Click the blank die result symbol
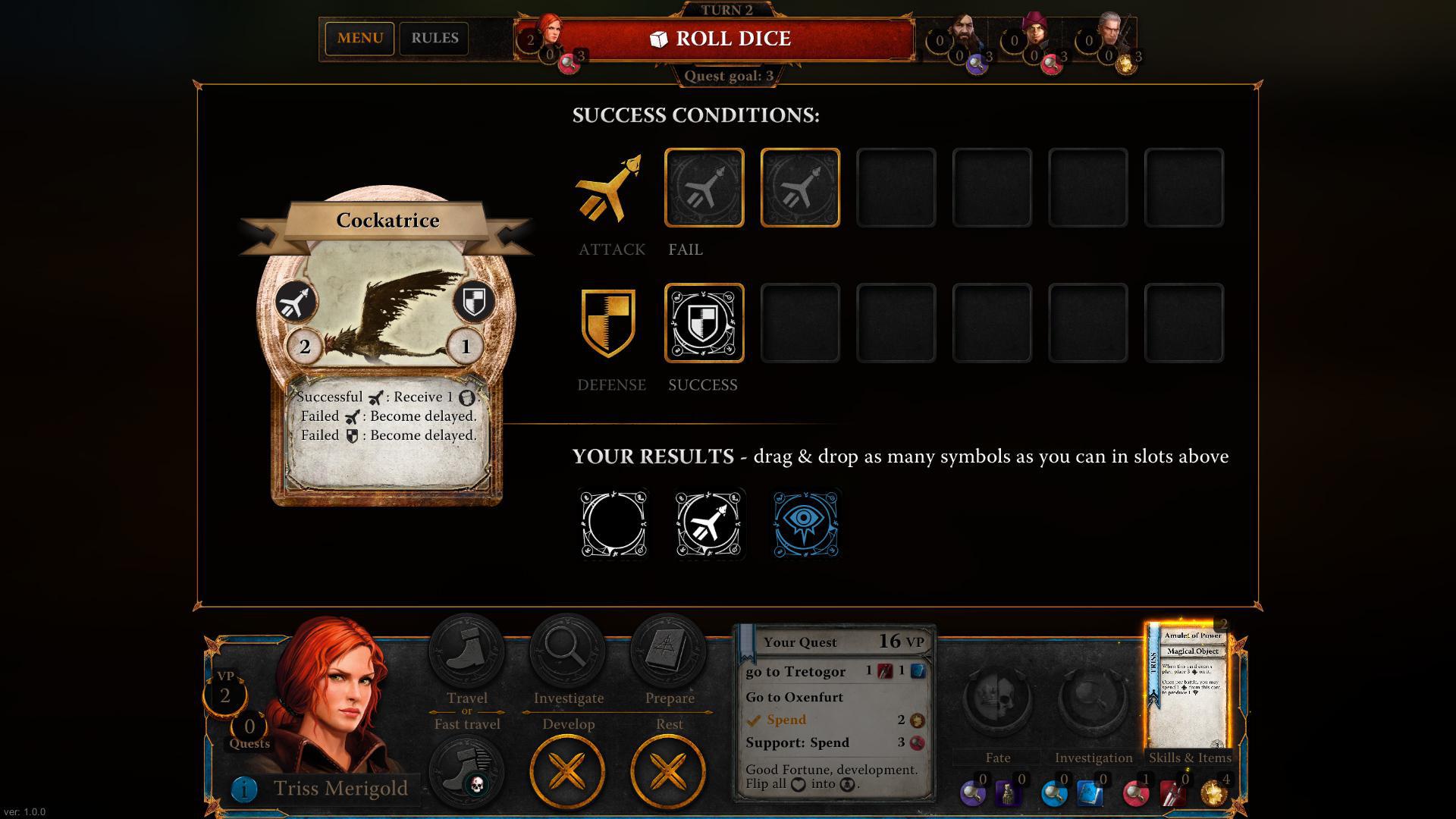 click(x=614, y=523)
